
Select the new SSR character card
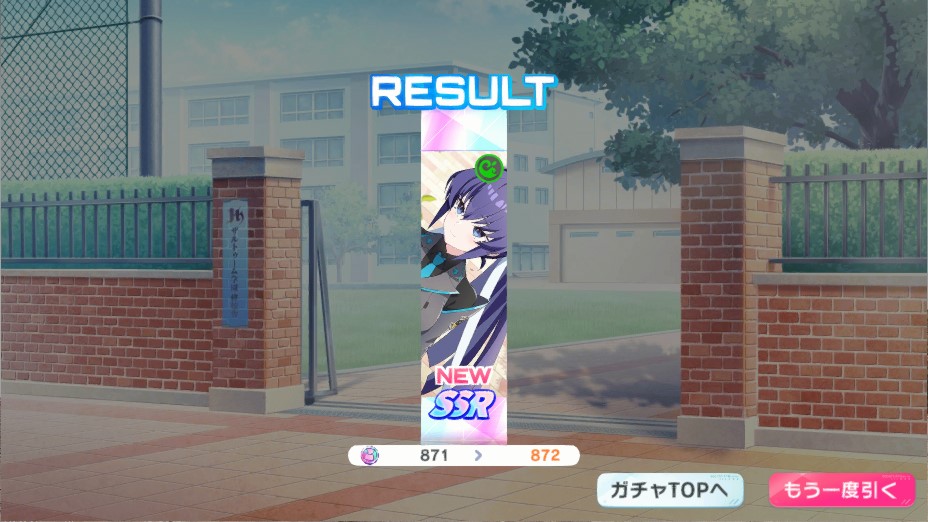(463, 272)
